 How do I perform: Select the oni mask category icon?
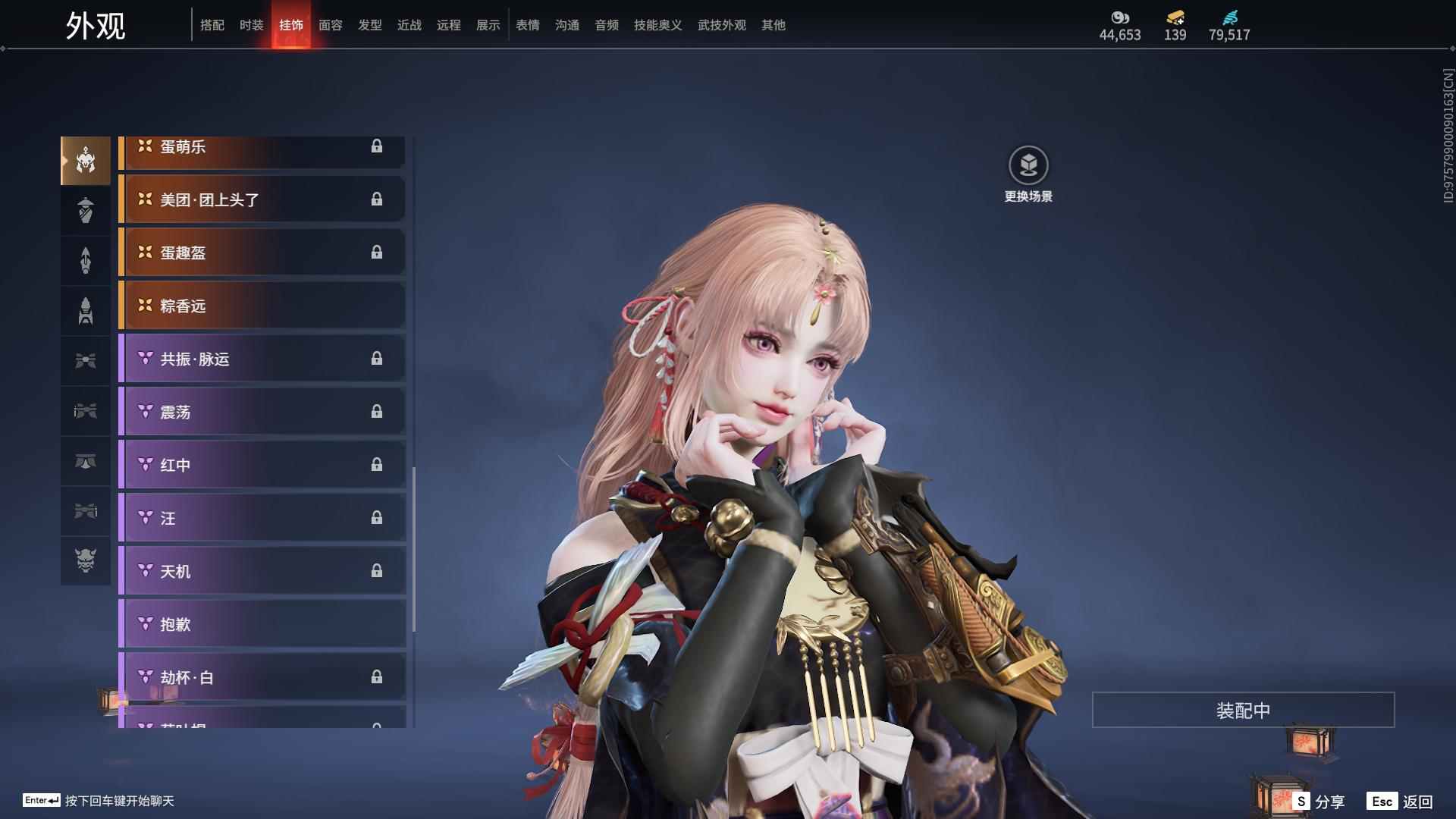click(86, 560)
